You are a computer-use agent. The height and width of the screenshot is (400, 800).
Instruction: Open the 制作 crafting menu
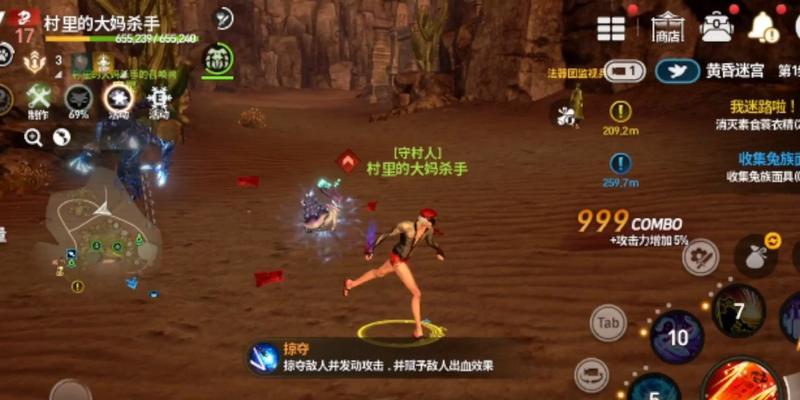click(38, 99)
